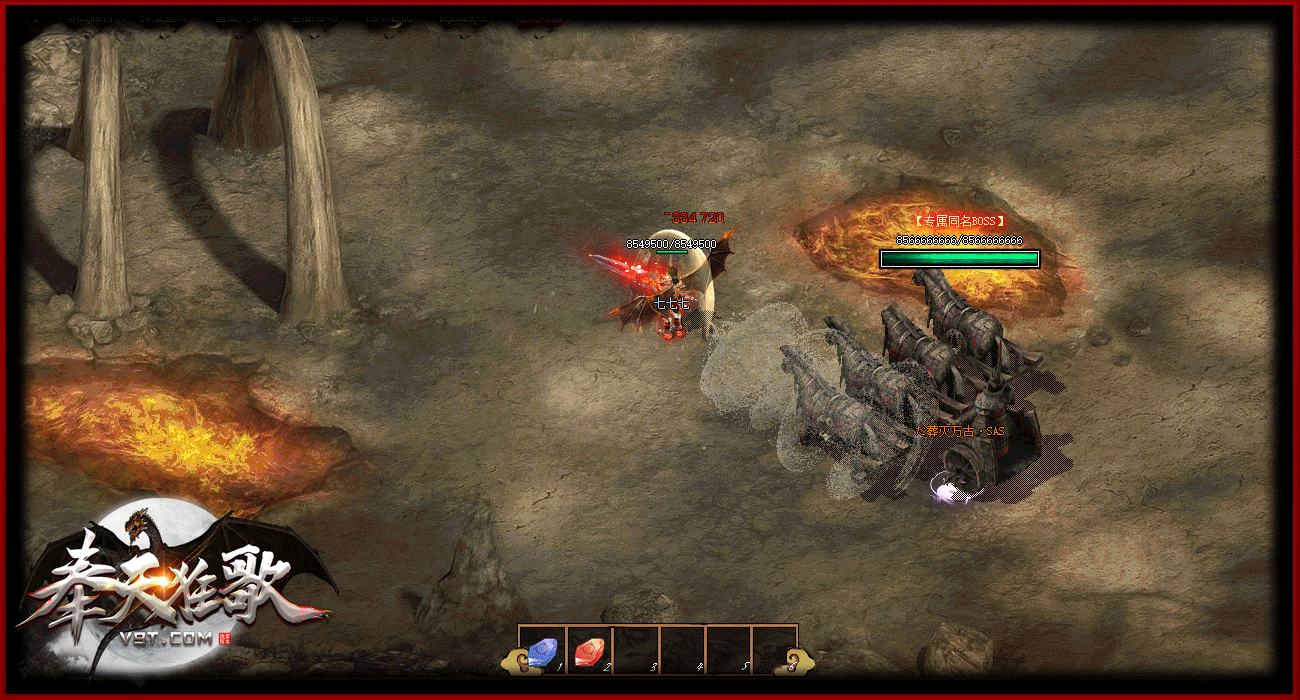Use the red crystal in hotbar slot 2

click(589, 651)
